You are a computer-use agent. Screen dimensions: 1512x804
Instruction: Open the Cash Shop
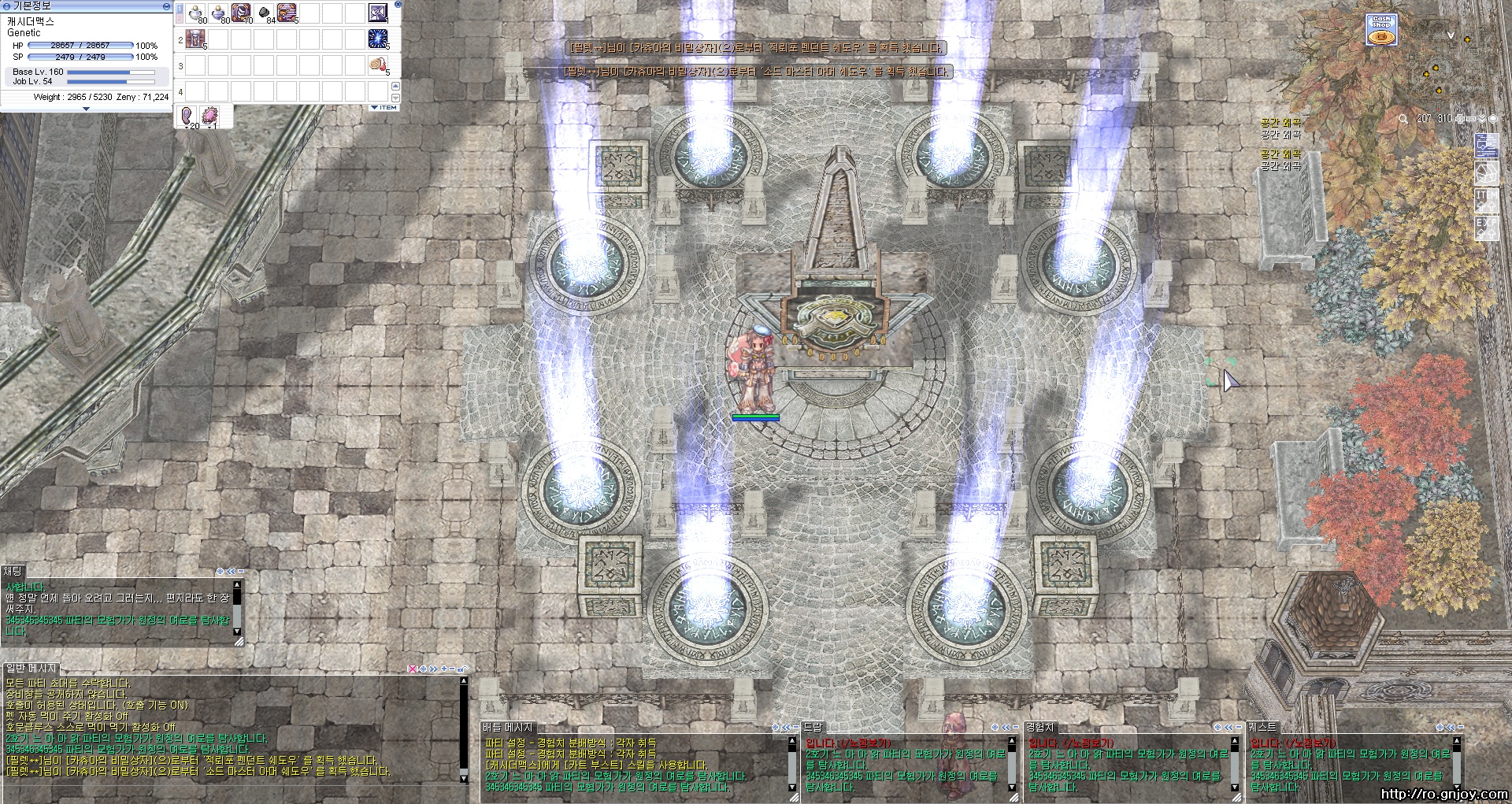1381,30
